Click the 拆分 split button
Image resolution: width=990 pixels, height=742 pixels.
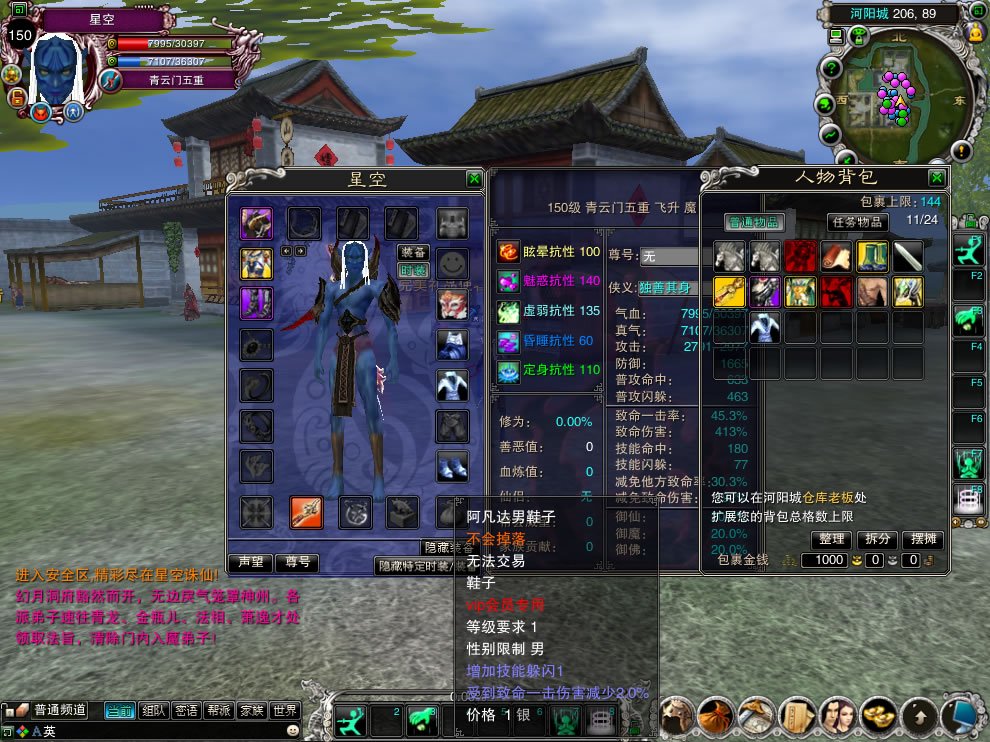(877, 539)
